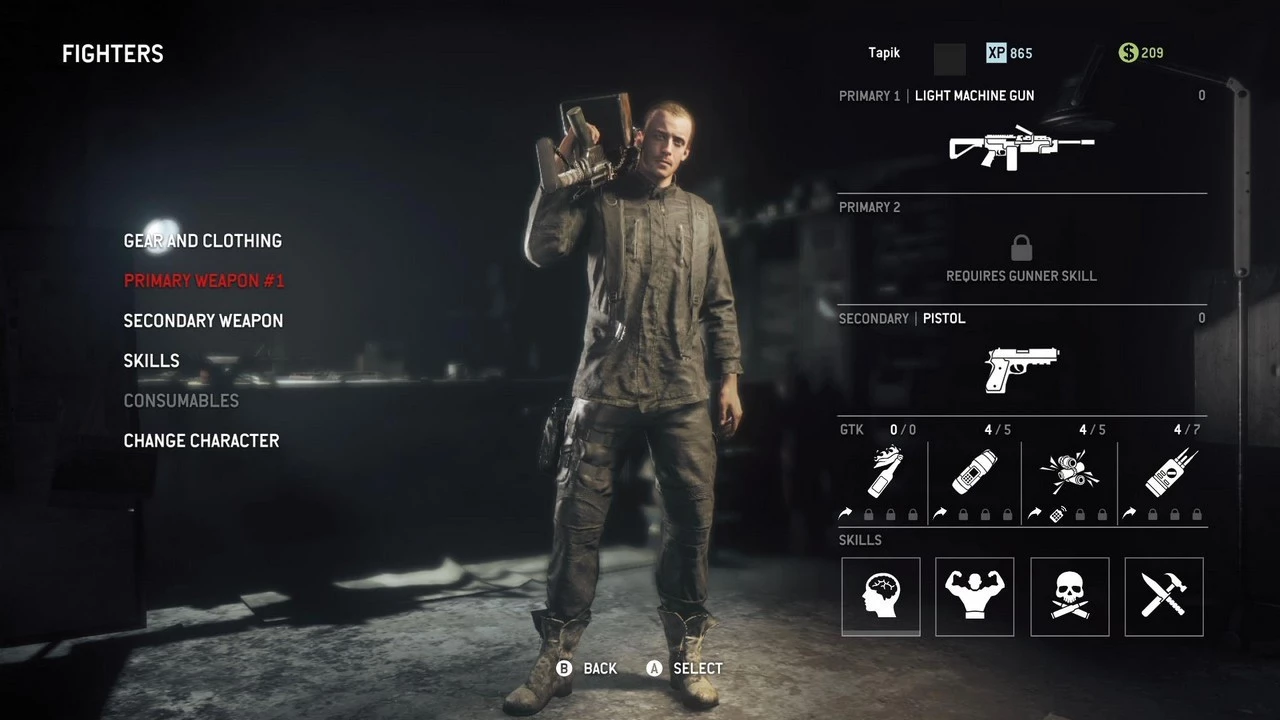The height and width of the screenshot is (720, 1280).
Task: Go to the Skills menu entry
Action: 151,361
